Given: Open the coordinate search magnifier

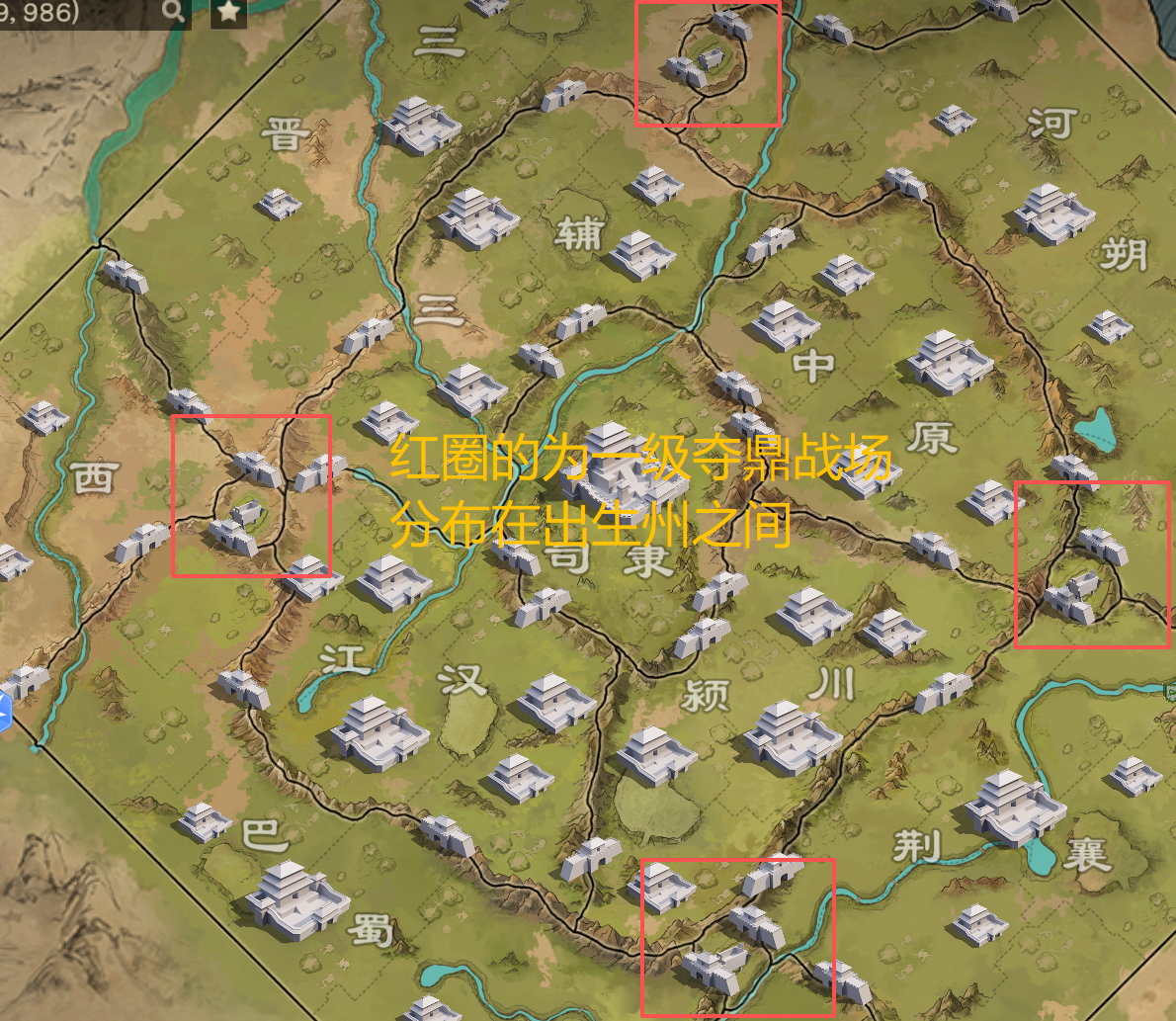Looking at the screenshot, I should click(173, 12).
